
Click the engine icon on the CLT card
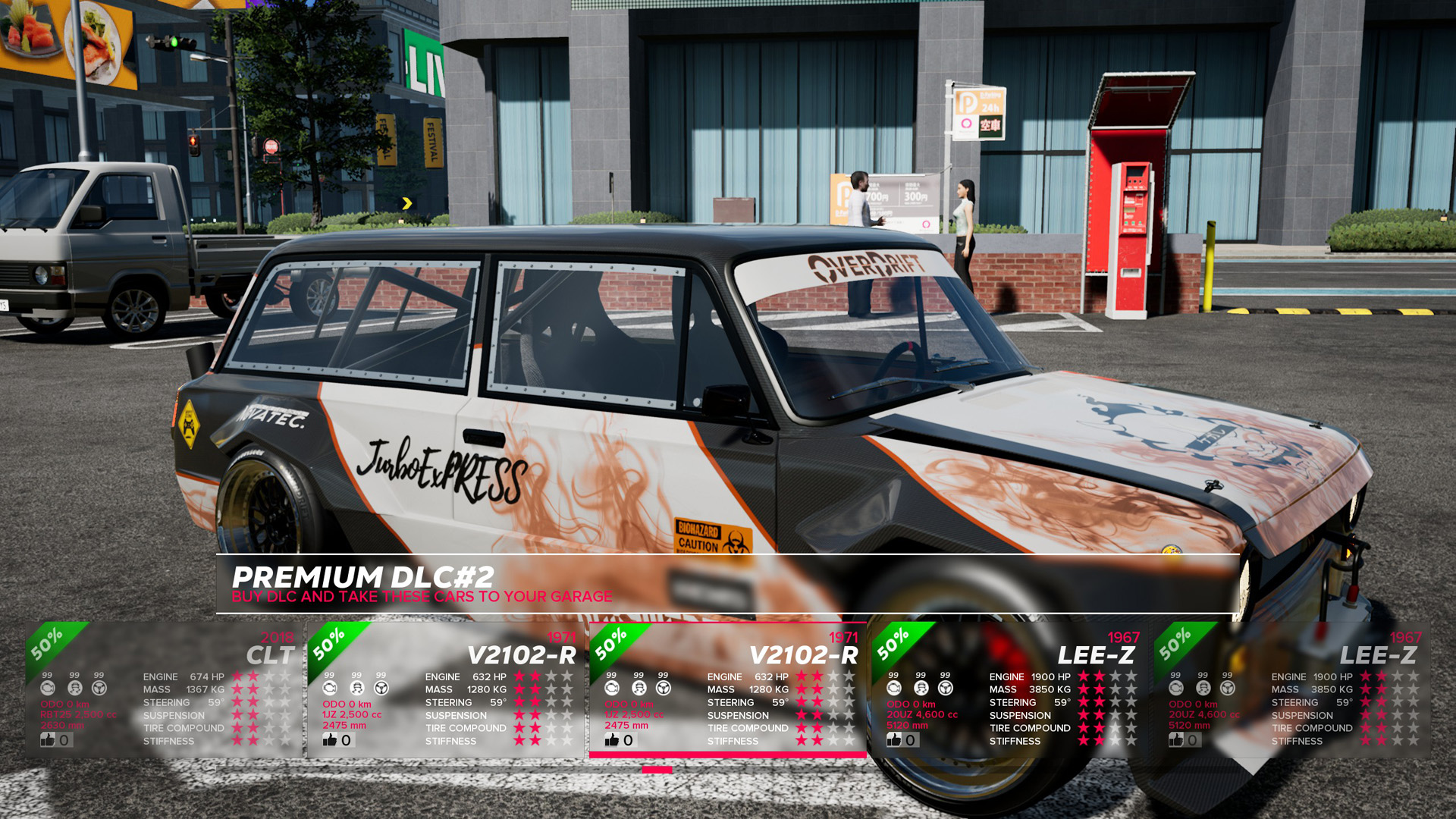(x=49, y=689)
